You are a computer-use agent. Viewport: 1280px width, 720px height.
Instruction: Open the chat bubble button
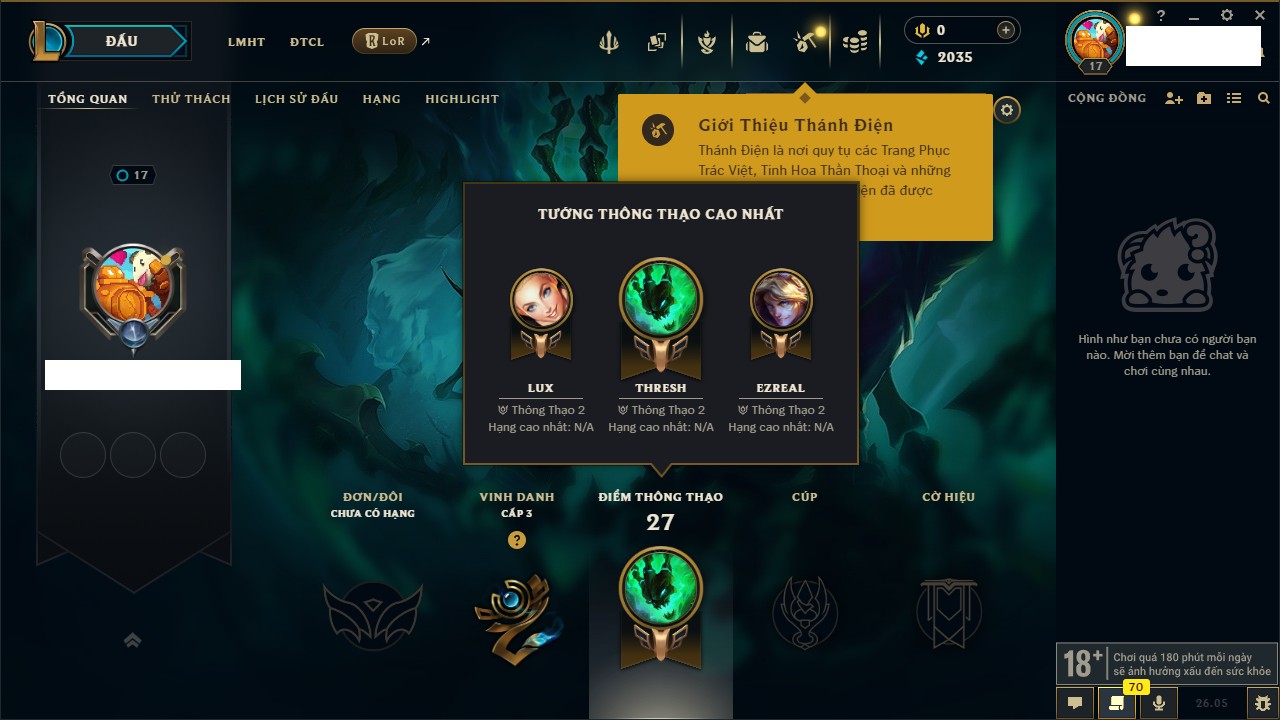click(x=1075, y=702)
